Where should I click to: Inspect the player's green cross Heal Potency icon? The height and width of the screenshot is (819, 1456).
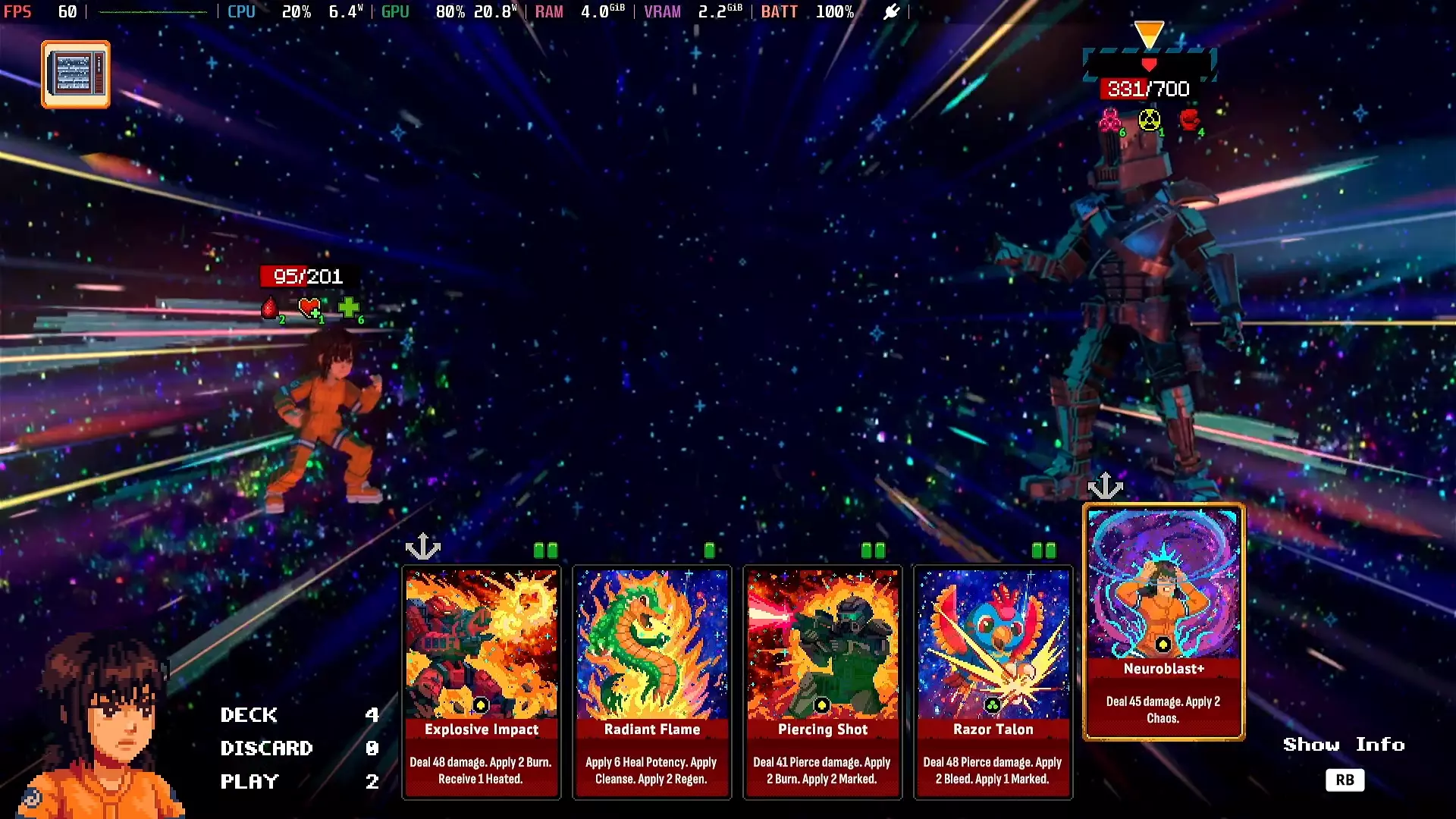pos(349,308)
